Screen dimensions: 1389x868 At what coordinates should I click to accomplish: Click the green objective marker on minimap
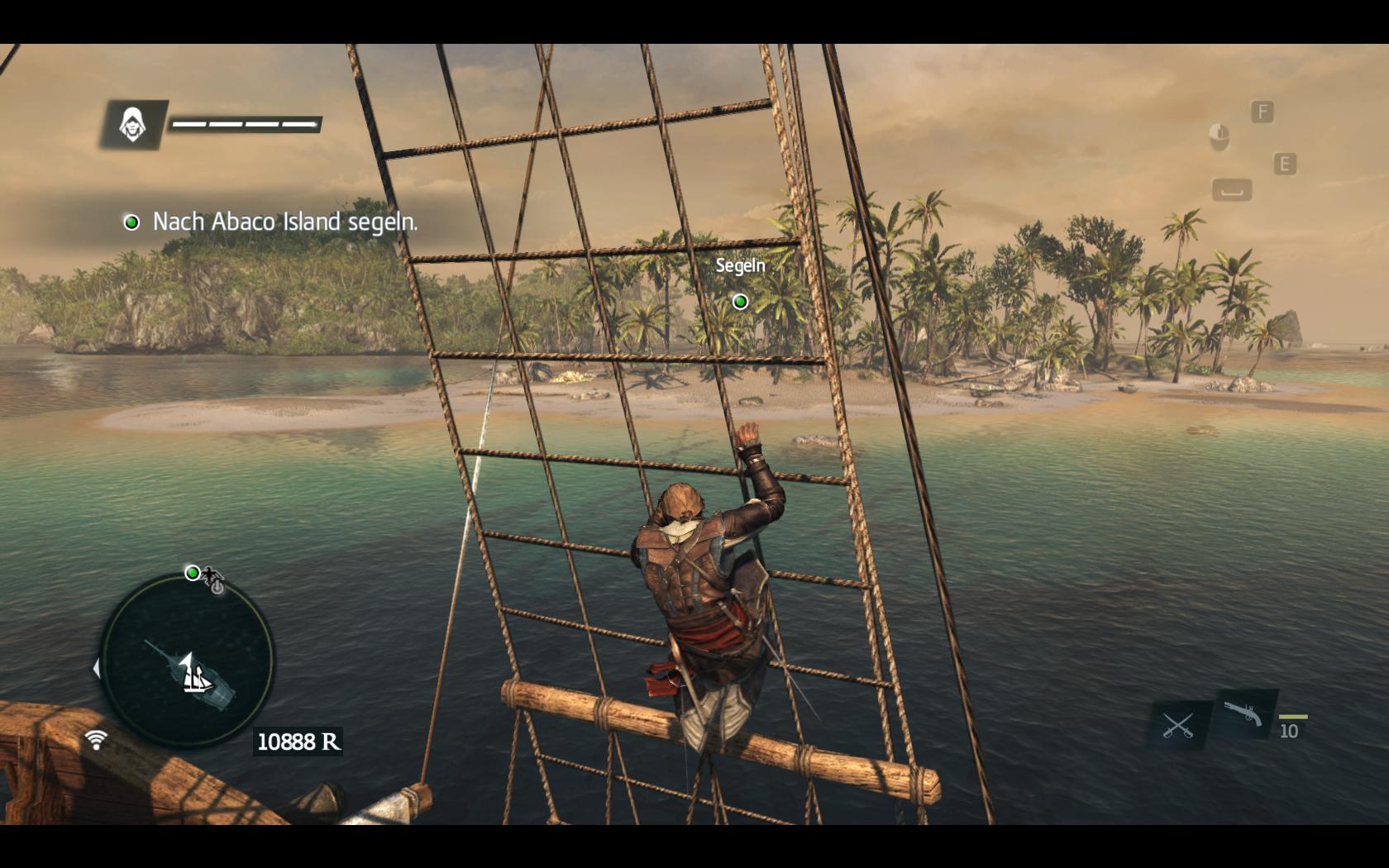pyautogui.click(x=193, y=573)
